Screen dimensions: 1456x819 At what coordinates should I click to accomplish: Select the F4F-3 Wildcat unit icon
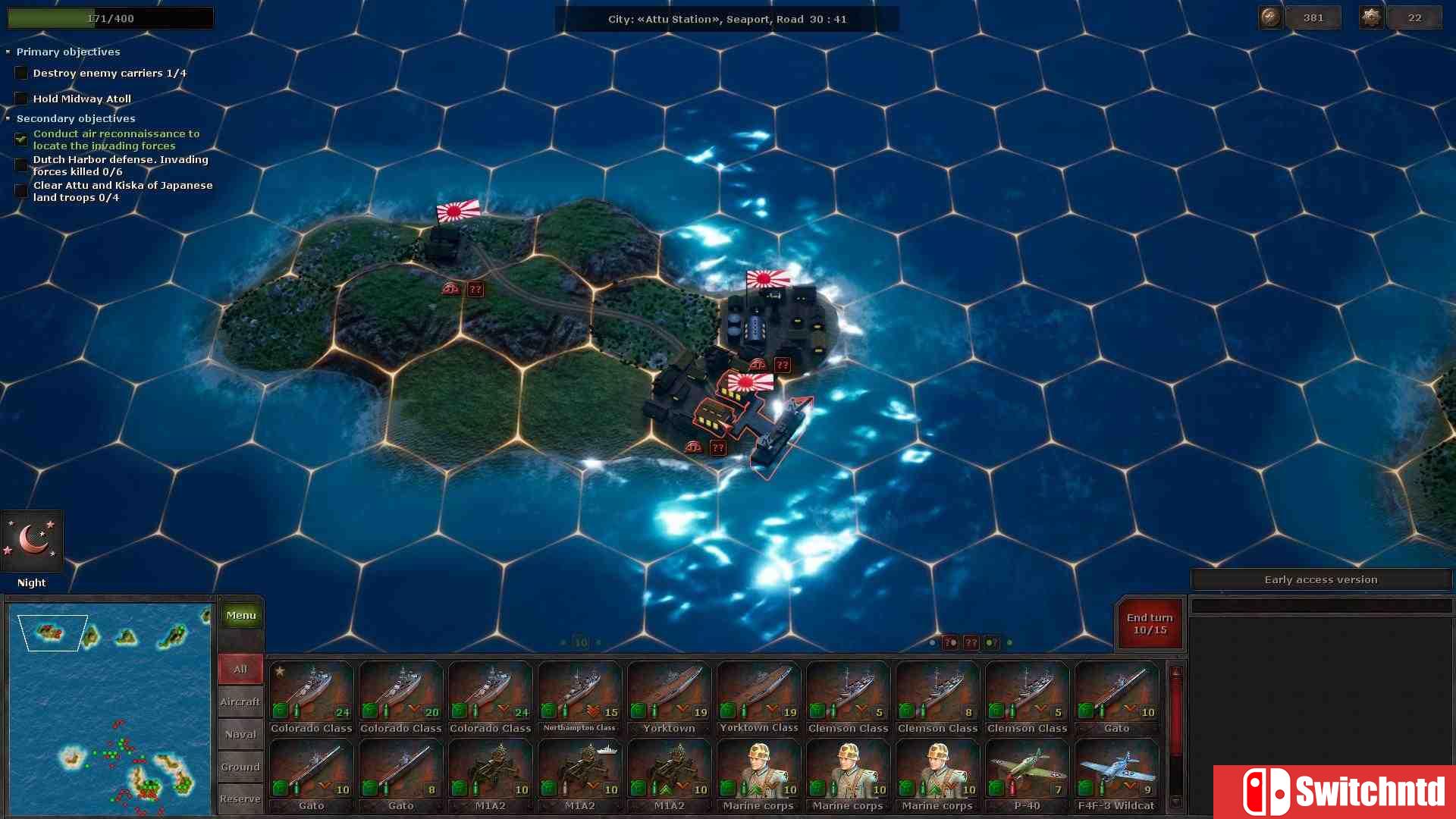click(1116, 770)
